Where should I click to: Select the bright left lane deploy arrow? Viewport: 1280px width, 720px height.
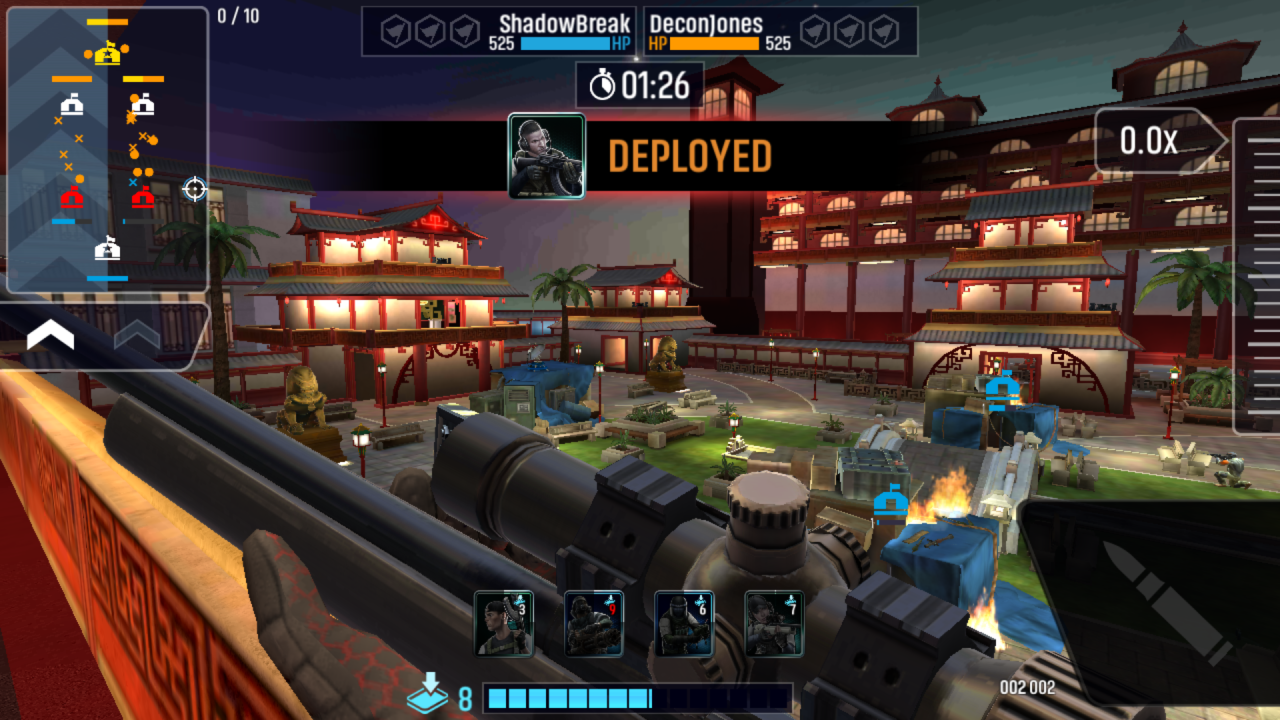coord(50,336)
